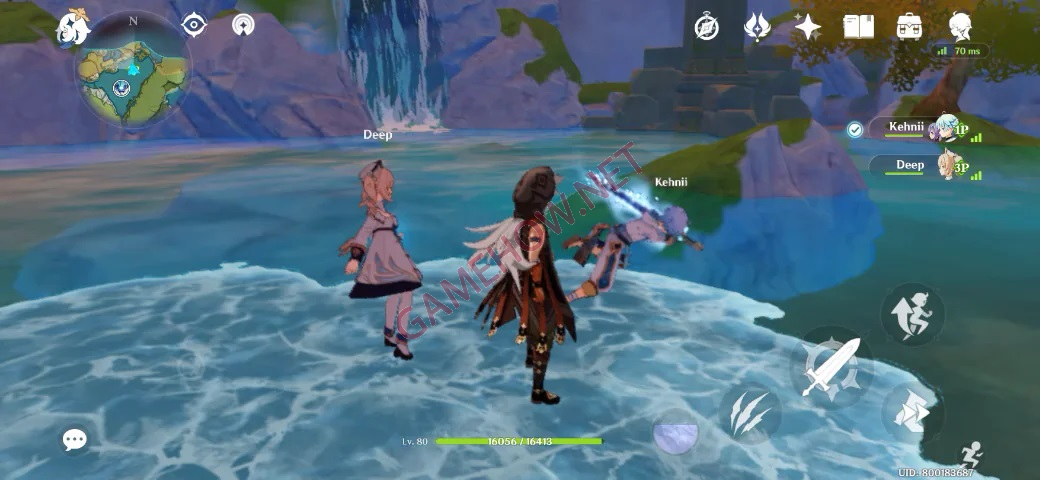The image size is (1040, 480).
Task: Open the compass Adventure icon
Action: (708, 27)
